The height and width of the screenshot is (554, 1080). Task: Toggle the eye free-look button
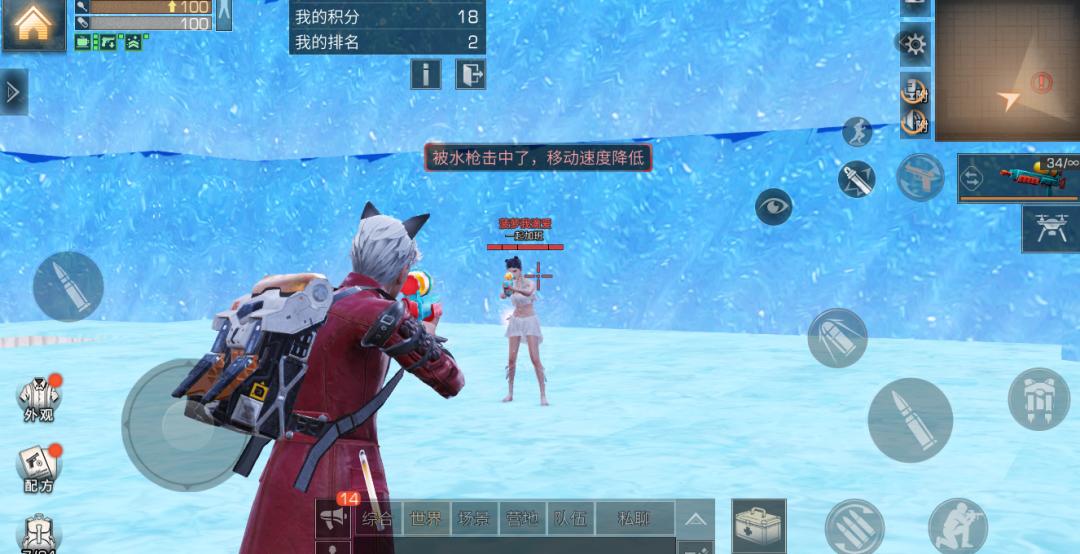[x=773, y=206]
